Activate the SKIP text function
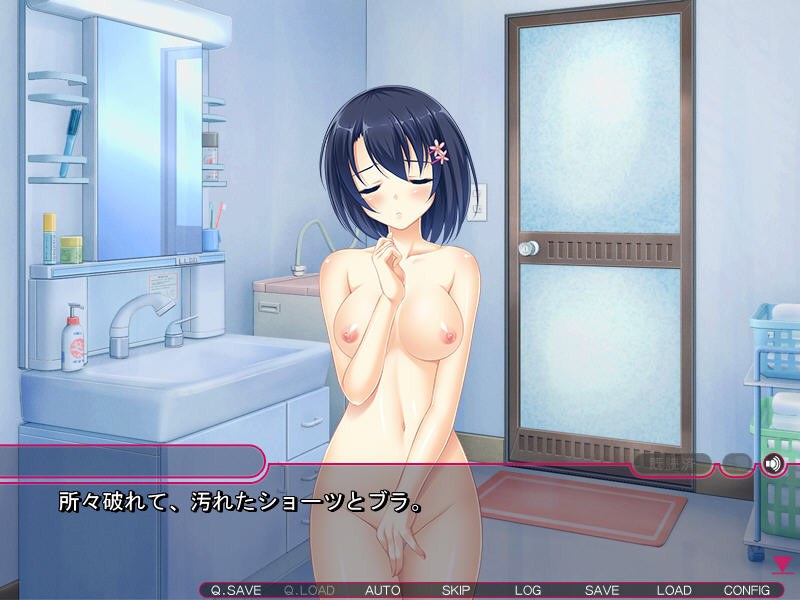800x600 pixels. point(456,590)
